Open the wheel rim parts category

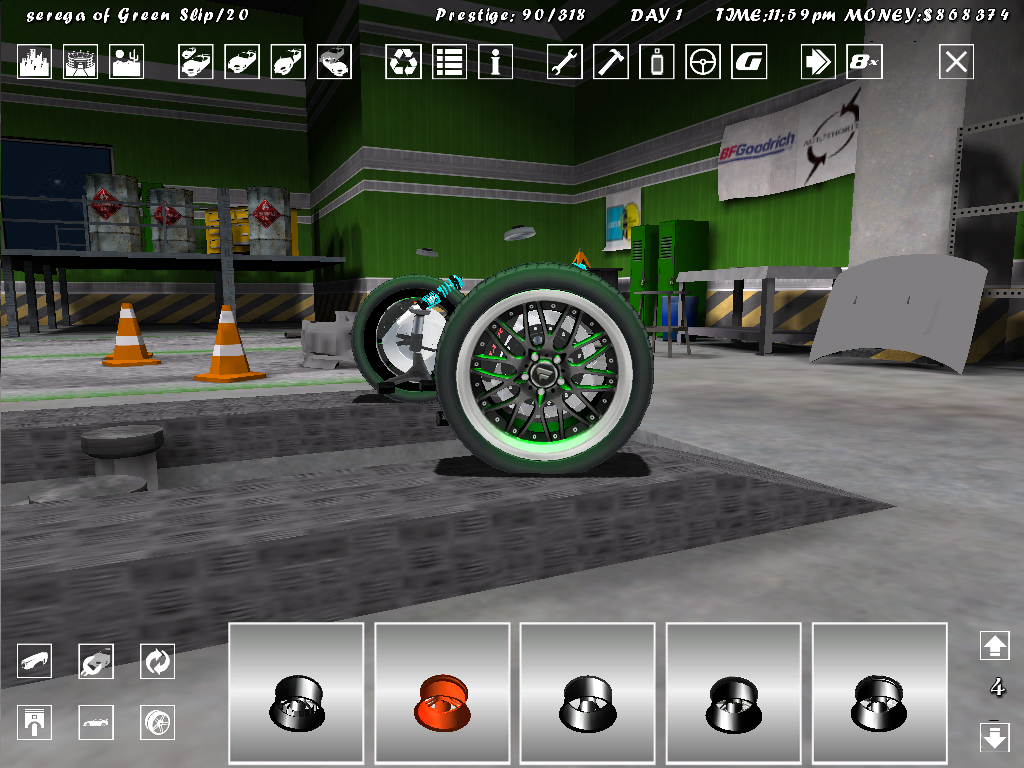[x=157, y=721]
